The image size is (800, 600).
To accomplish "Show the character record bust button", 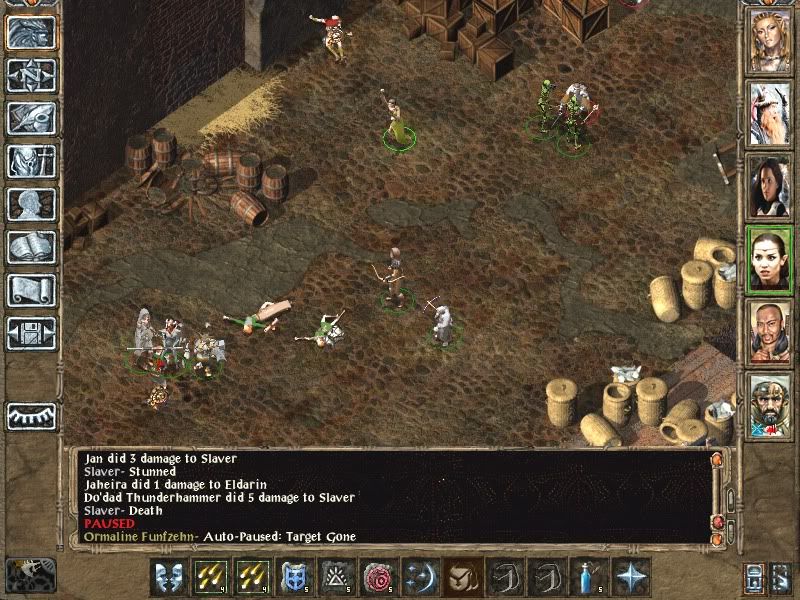I will point(31,204).
